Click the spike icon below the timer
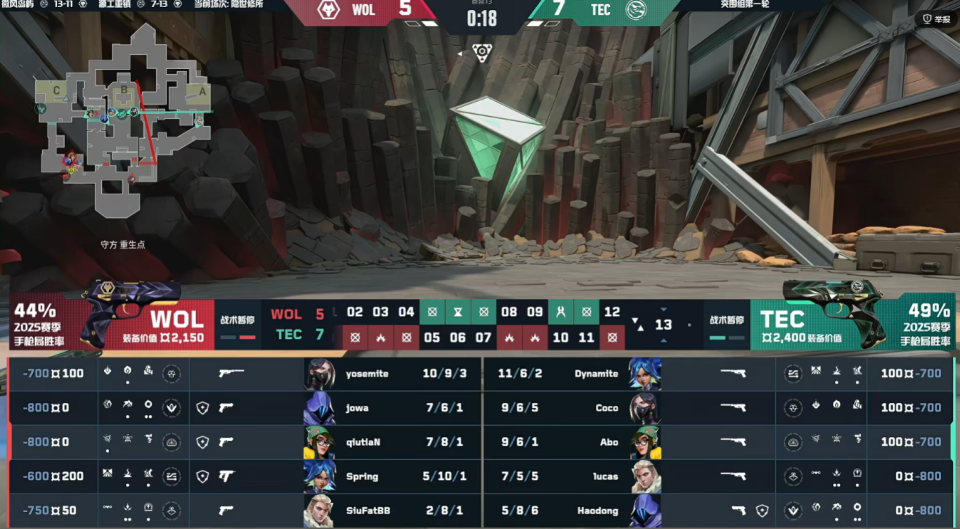 (482, 52)
